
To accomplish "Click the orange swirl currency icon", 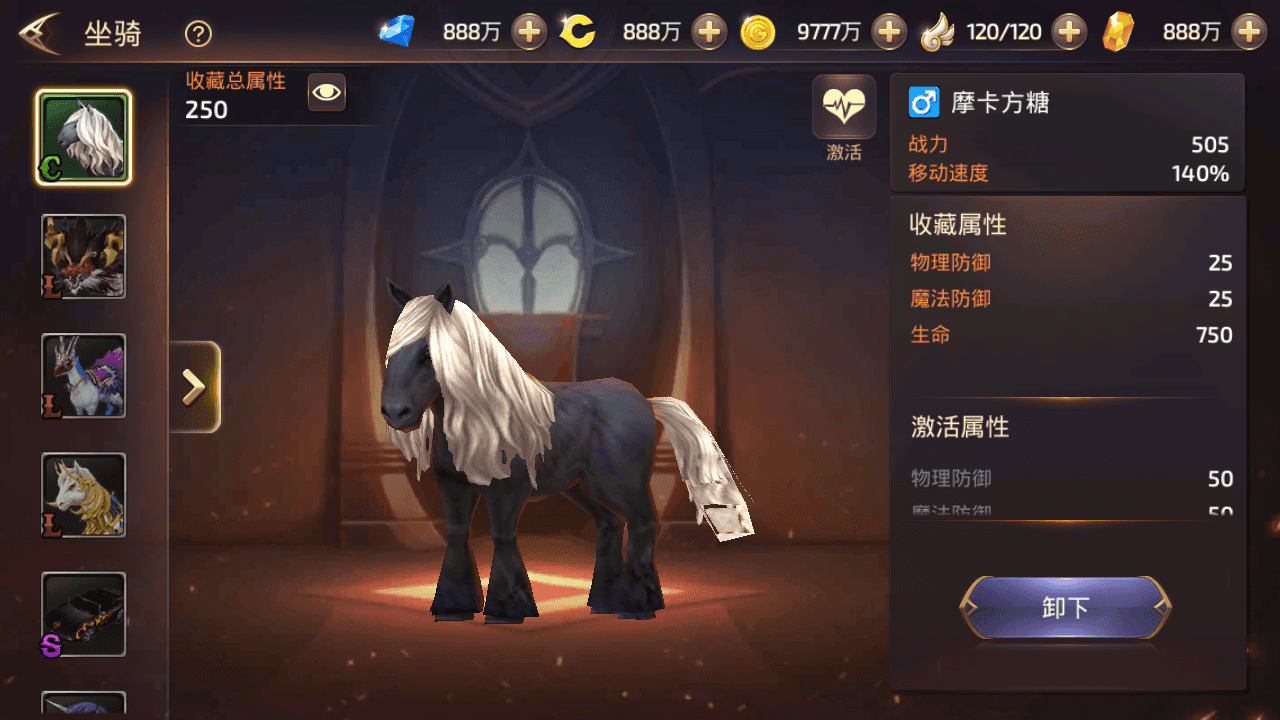I will 578,31.
